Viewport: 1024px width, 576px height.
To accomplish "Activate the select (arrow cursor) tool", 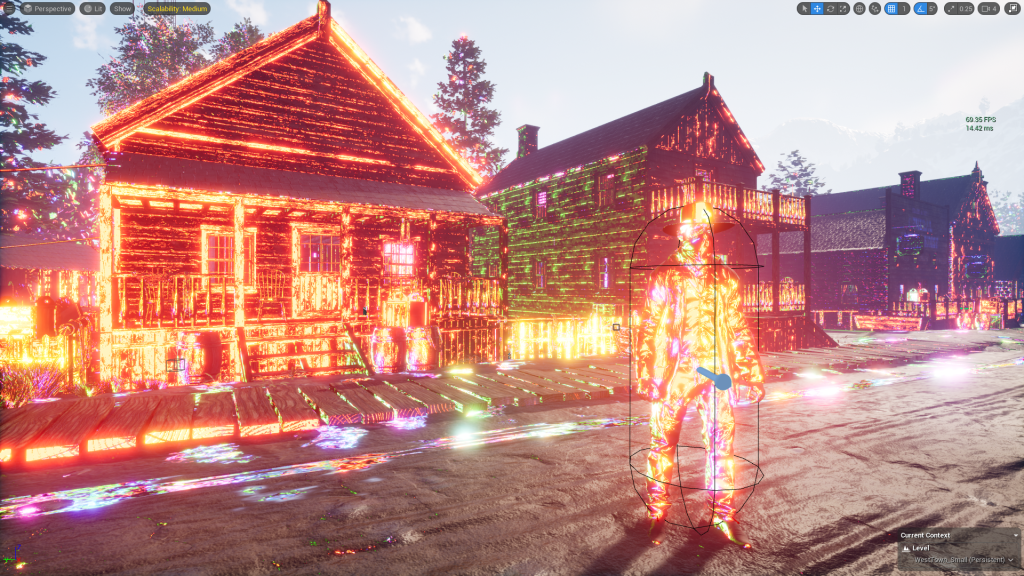I will pyautogui.click(x=804, y=8).
